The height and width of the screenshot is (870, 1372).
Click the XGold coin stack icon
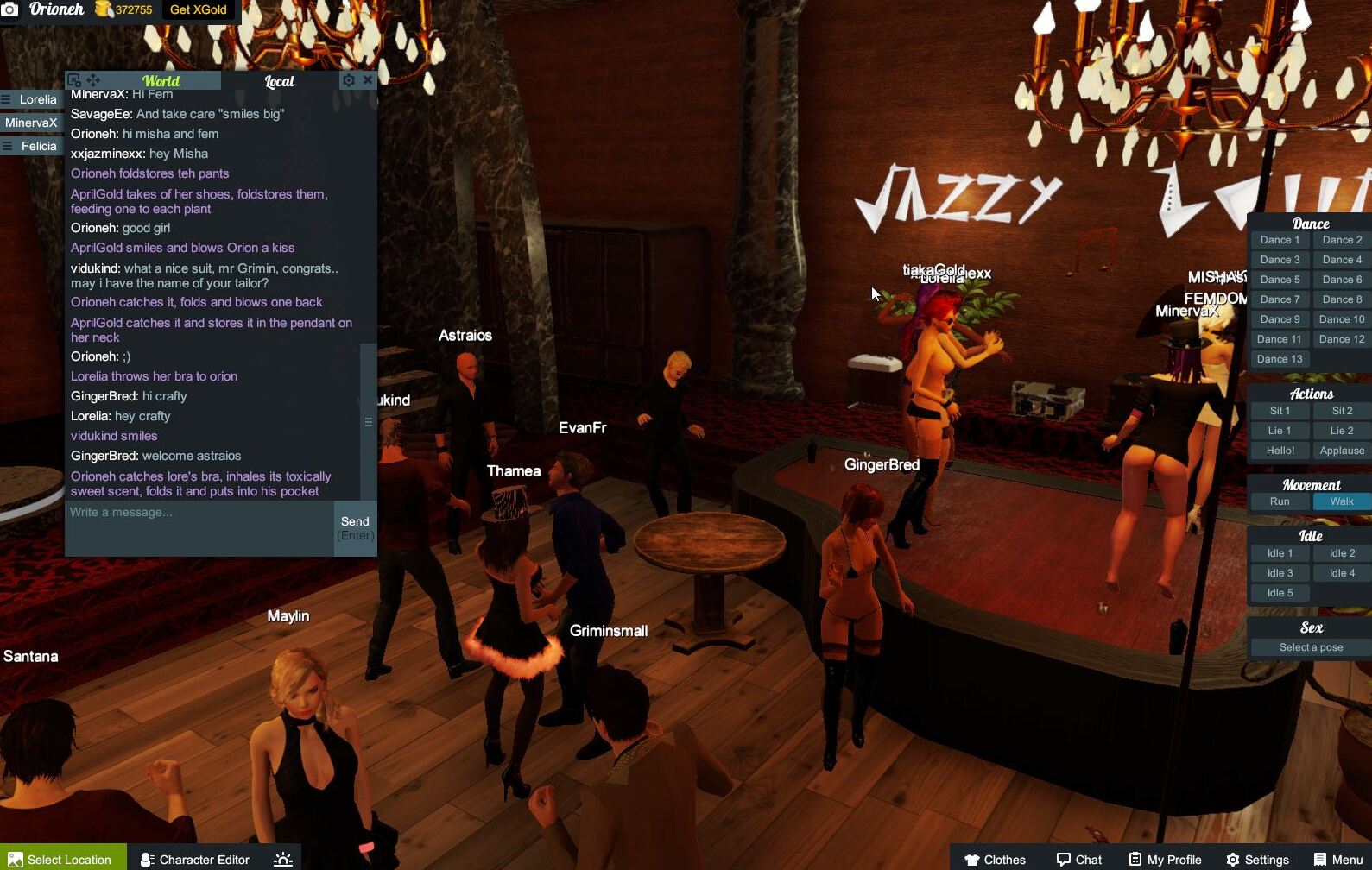point(103,9)
